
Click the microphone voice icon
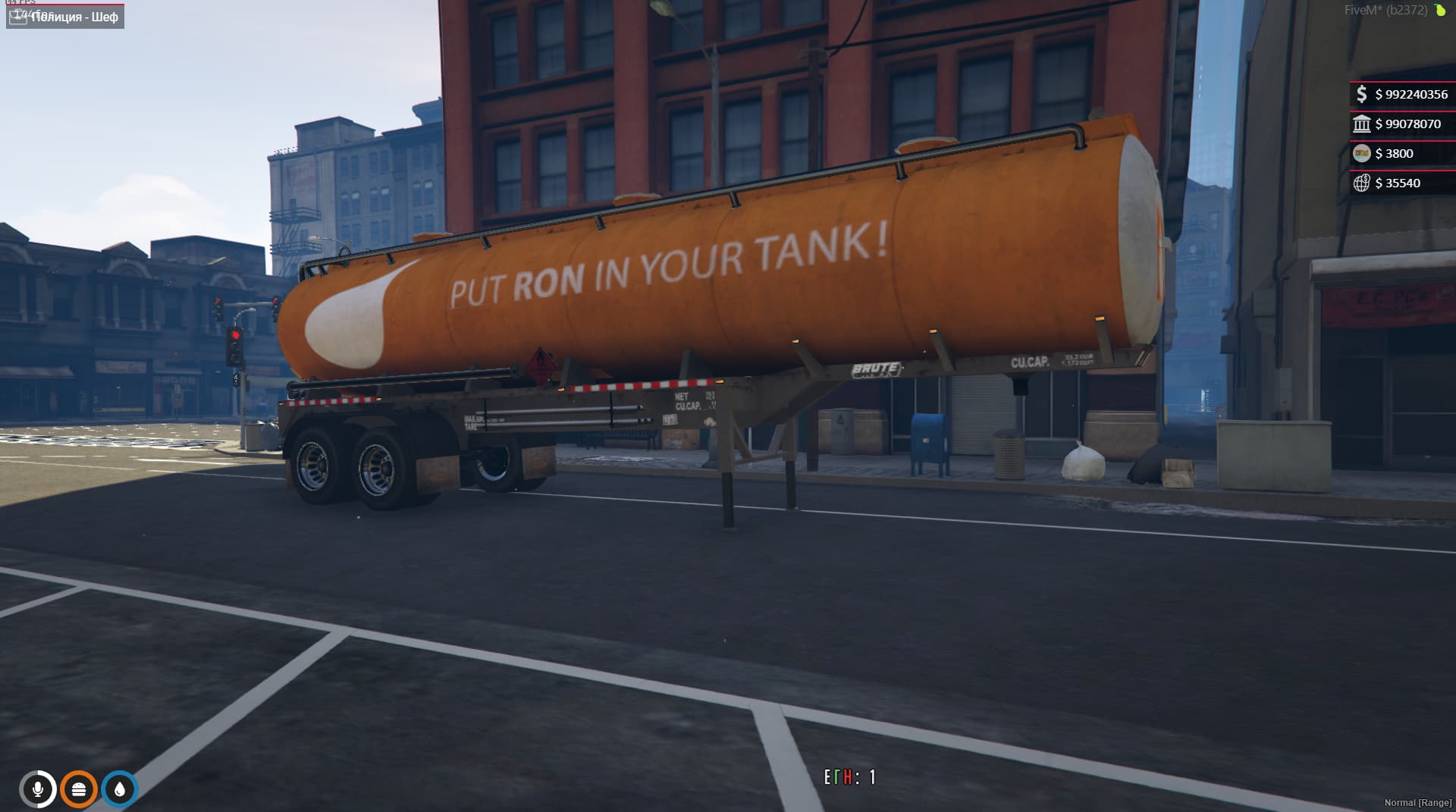click(37, 789)
